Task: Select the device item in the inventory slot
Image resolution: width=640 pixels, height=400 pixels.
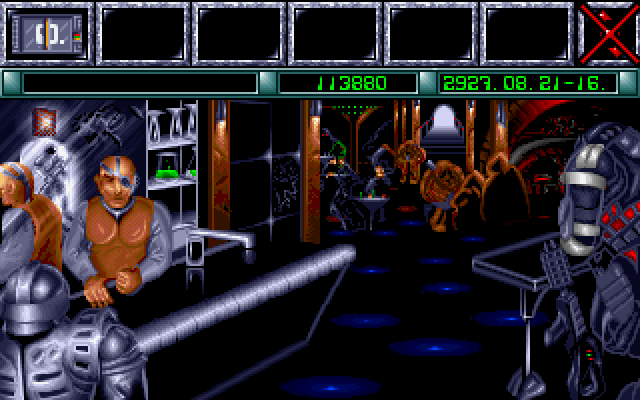Action: point(47,34)
